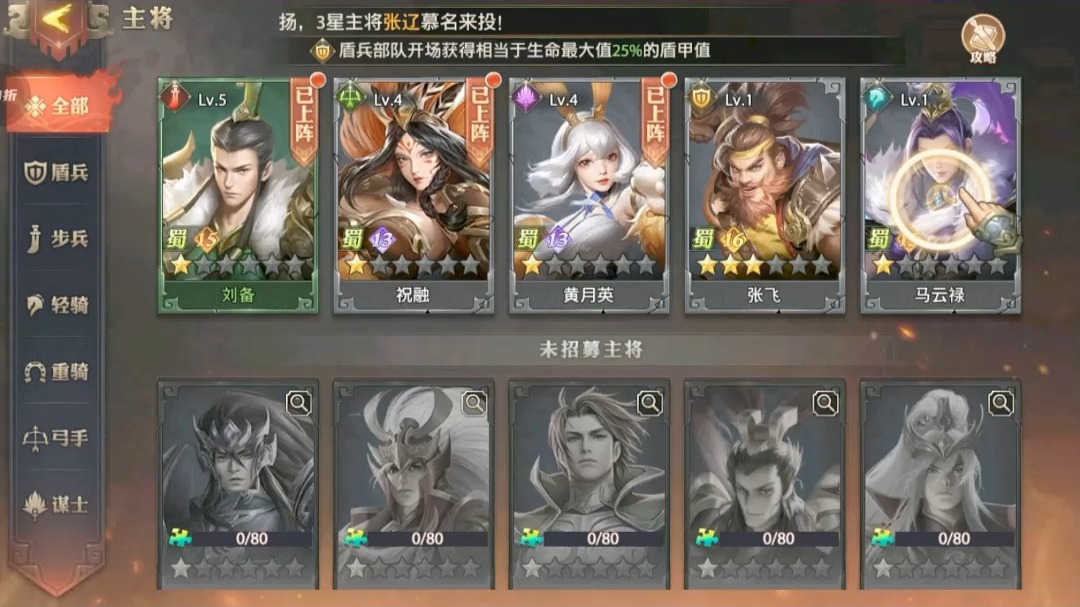Filter by 弓手 archer class
Viewport: 1080px width, 607px height.
(58, 438)
